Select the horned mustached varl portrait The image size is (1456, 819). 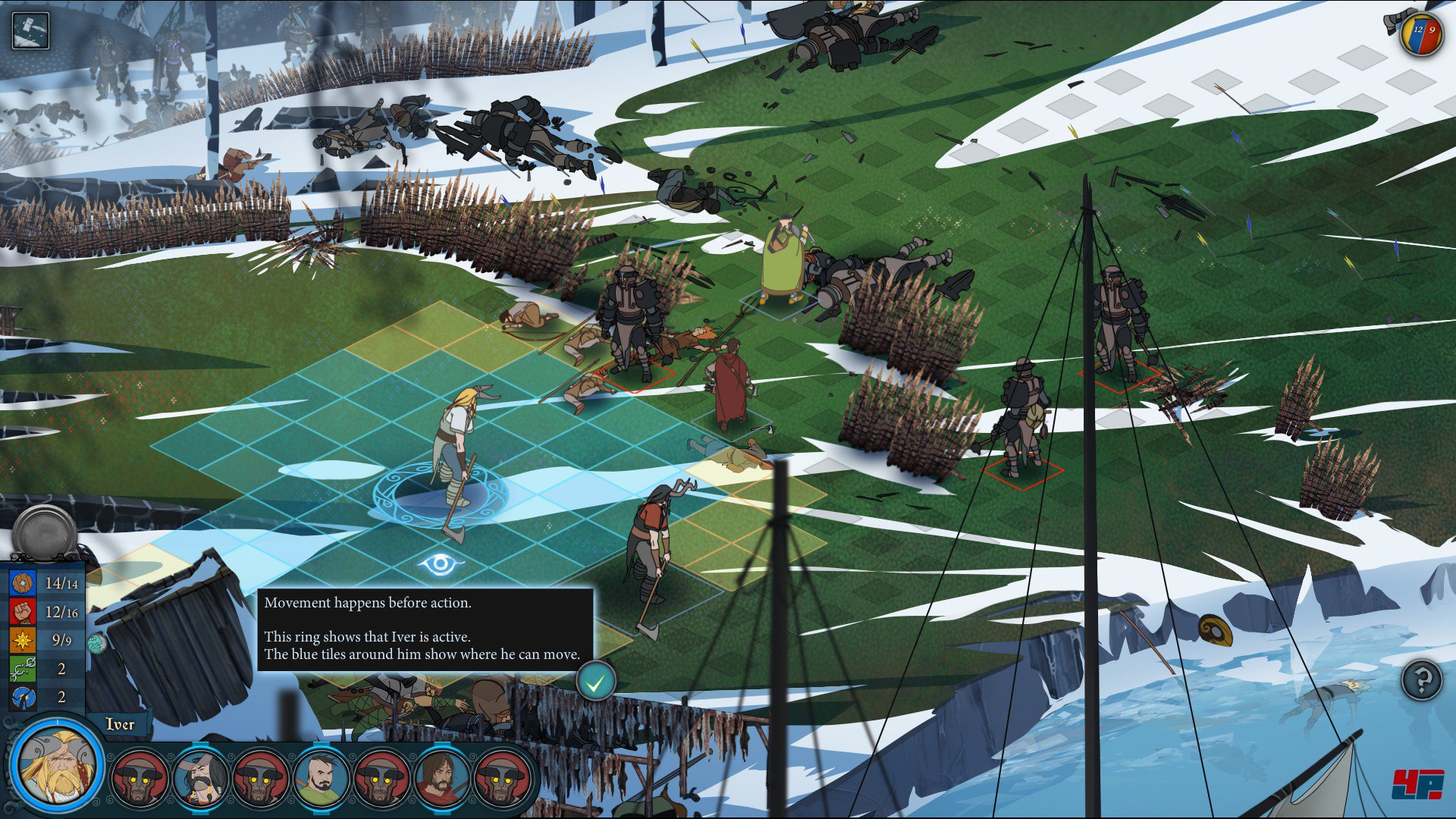click(201, 777)
